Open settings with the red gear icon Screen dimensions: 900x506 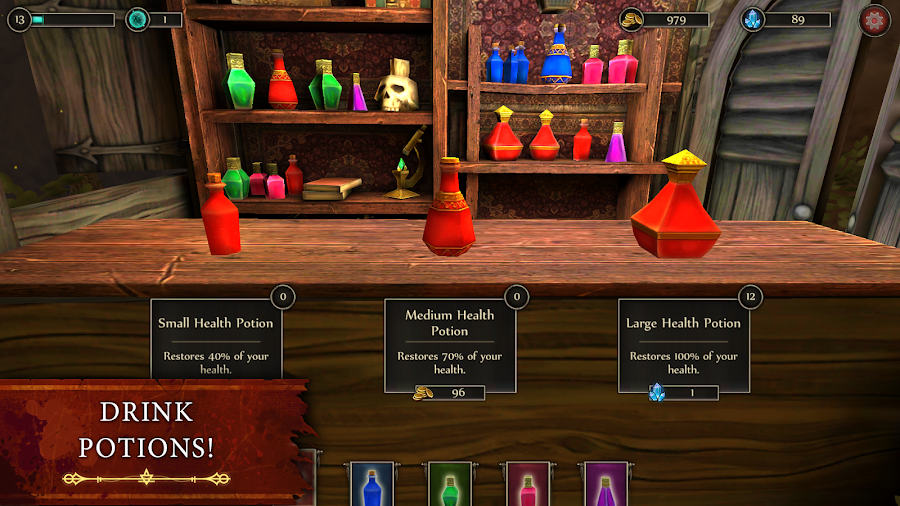click(874, 20)
